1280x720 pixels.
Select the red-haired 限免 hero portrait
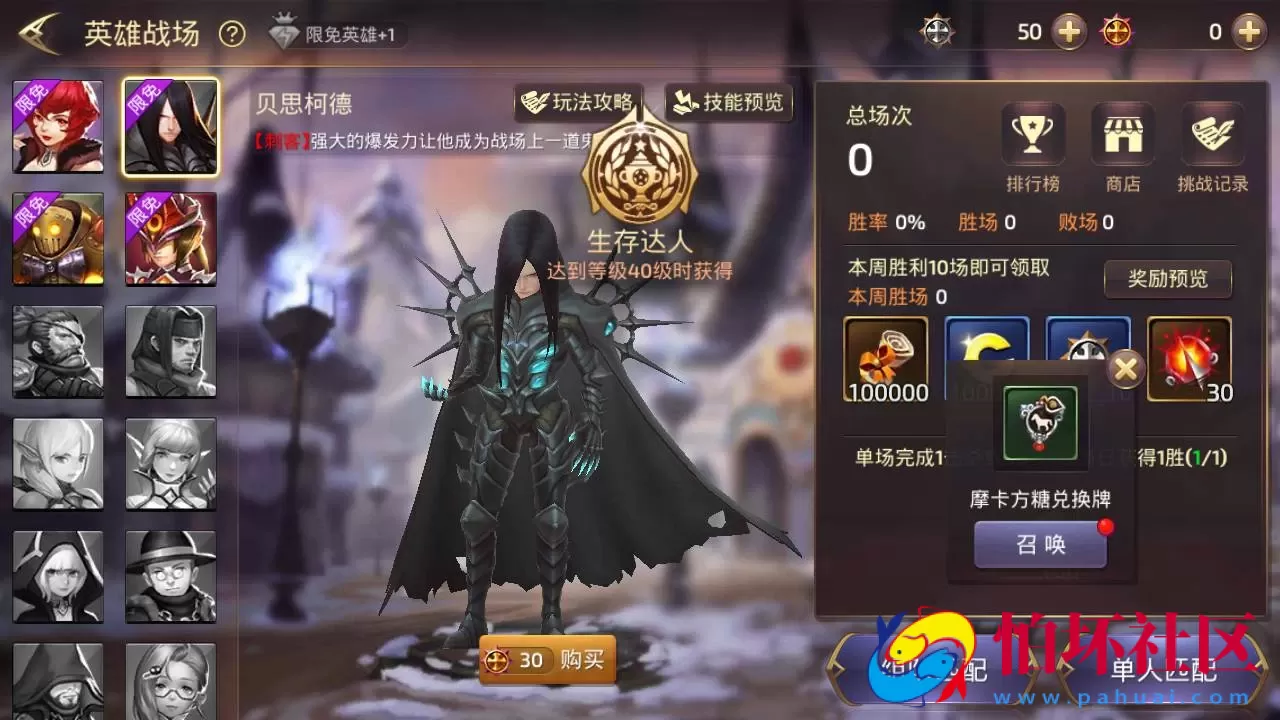click(57, 124)
